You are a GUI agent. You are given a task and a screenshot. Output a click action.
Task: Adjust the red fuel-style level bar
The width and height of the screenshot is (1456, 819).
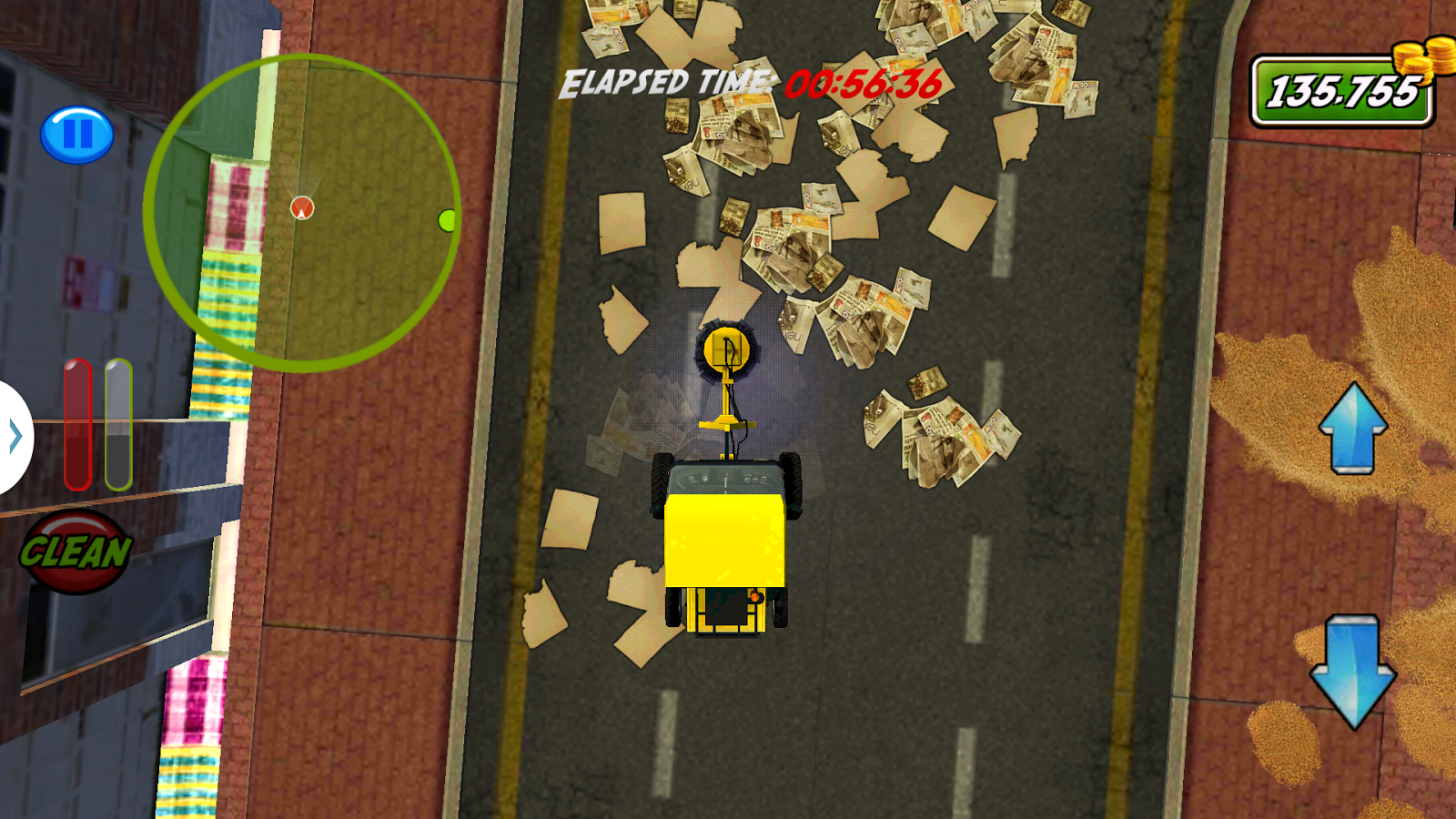[77, 423]
